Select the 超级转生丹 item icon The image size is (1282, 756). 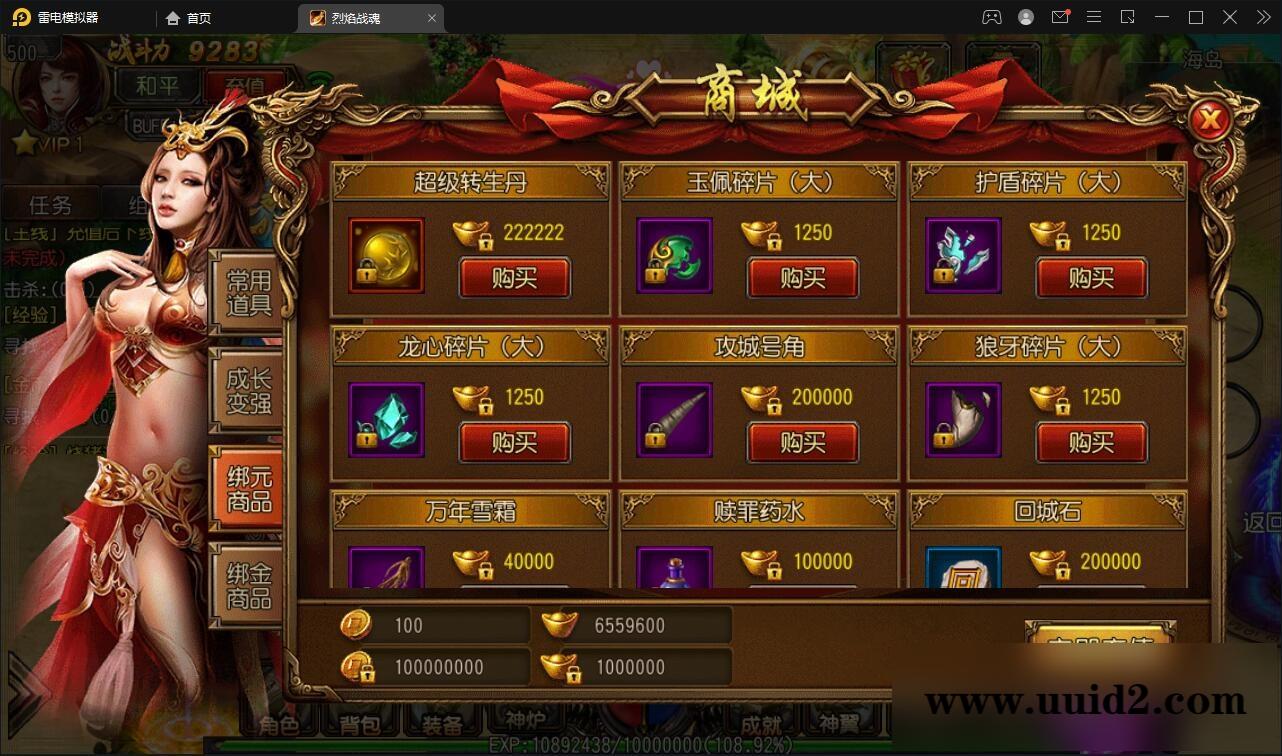[385, 257]
